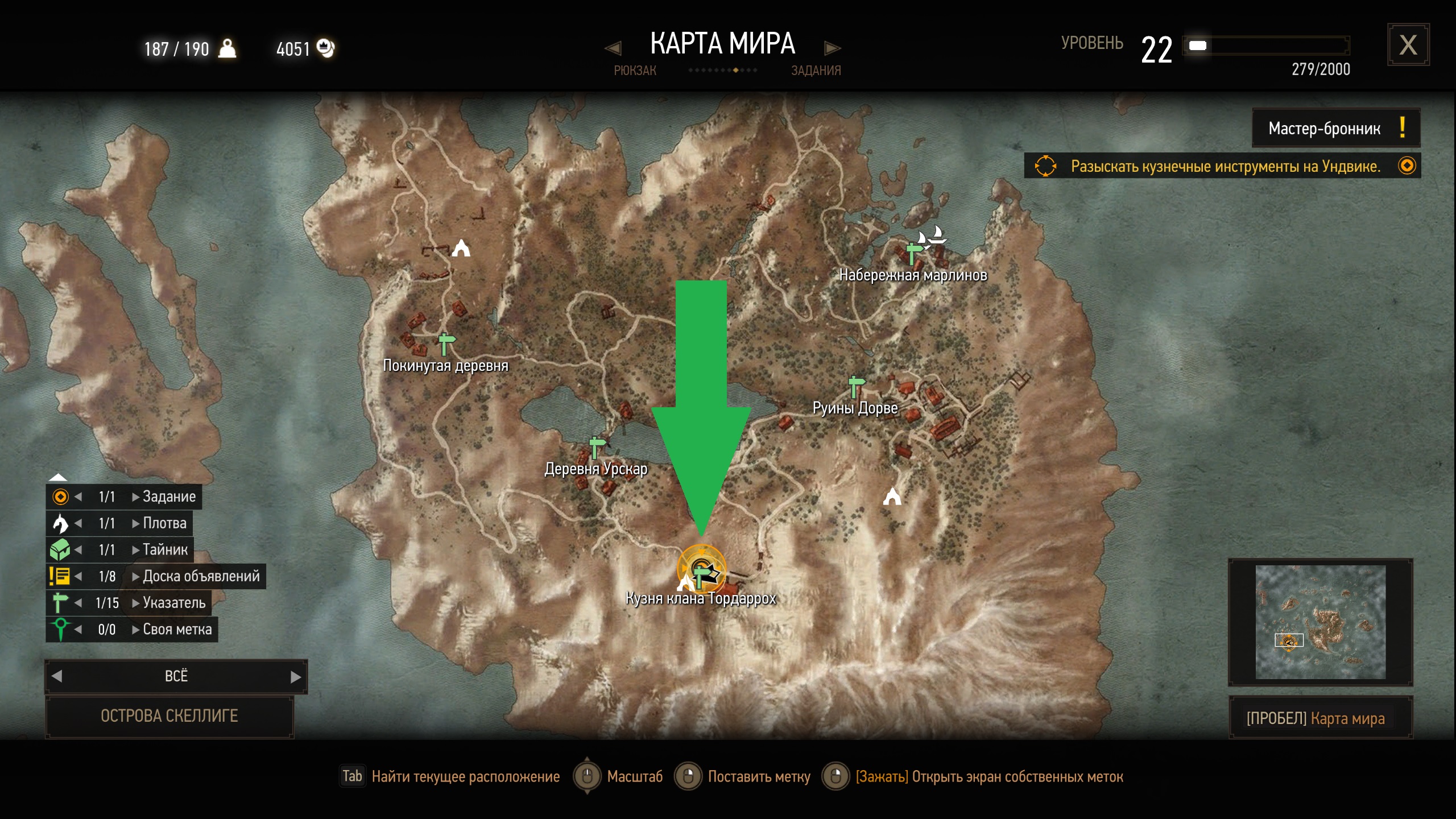The image size is (1456, 819).
Task: Select the Своя метка legend entry
Action: 177,629
